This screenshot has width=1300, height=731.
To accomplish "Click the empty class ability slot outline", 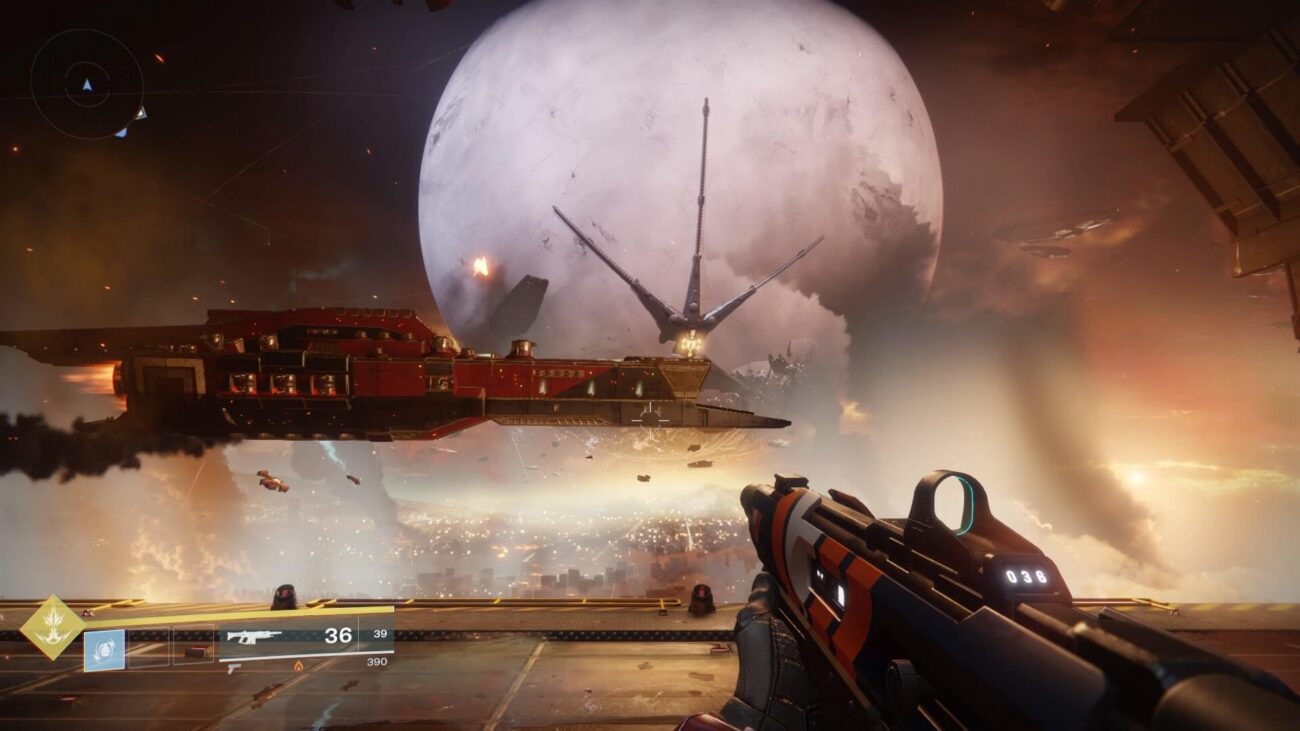I will tap(193, 645).
